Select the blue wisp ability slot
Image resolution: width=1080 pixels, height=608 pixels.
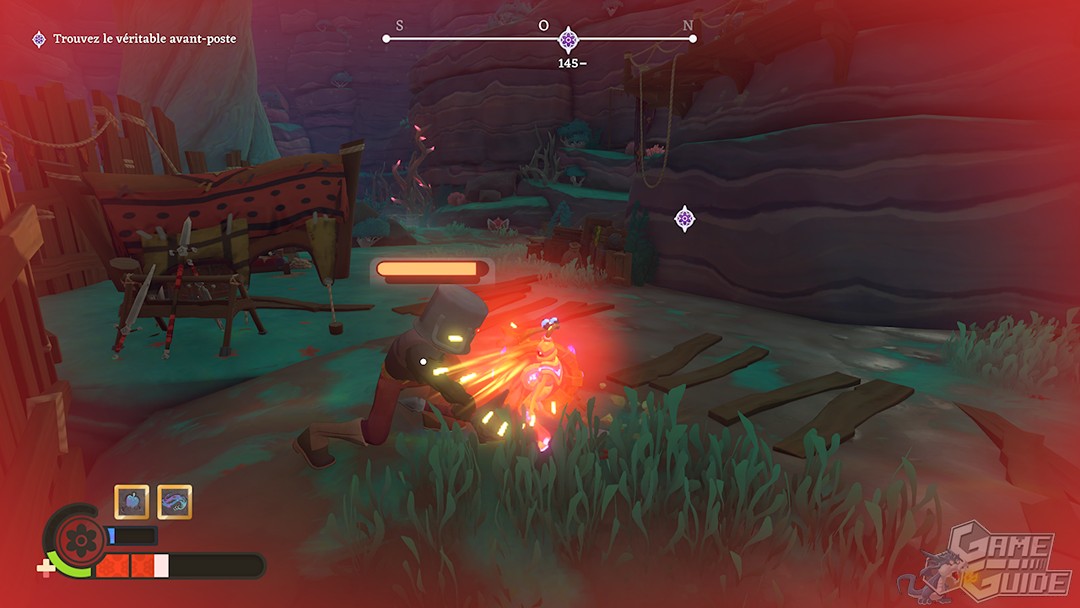175,501
